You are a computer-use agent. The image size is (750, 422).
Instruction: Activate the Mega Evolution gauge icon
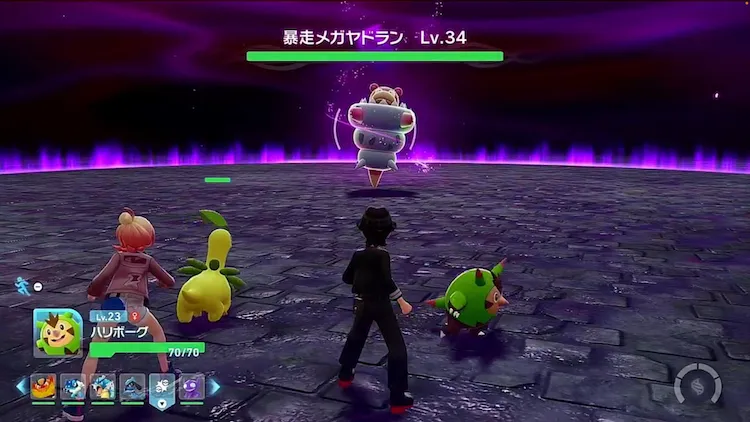coord(696,387)
